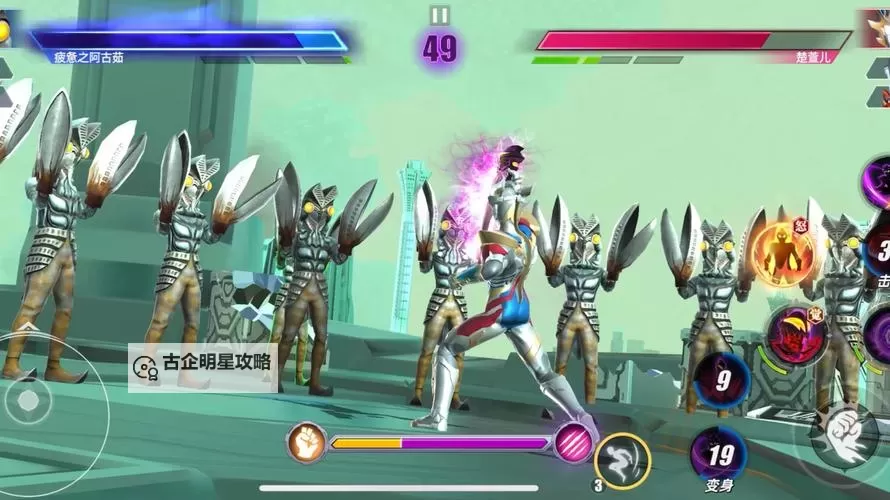The height and width of the screenshot is (500, 890).
Task: Tap the pink energy orb on gauge
Action: coord(574,441)
